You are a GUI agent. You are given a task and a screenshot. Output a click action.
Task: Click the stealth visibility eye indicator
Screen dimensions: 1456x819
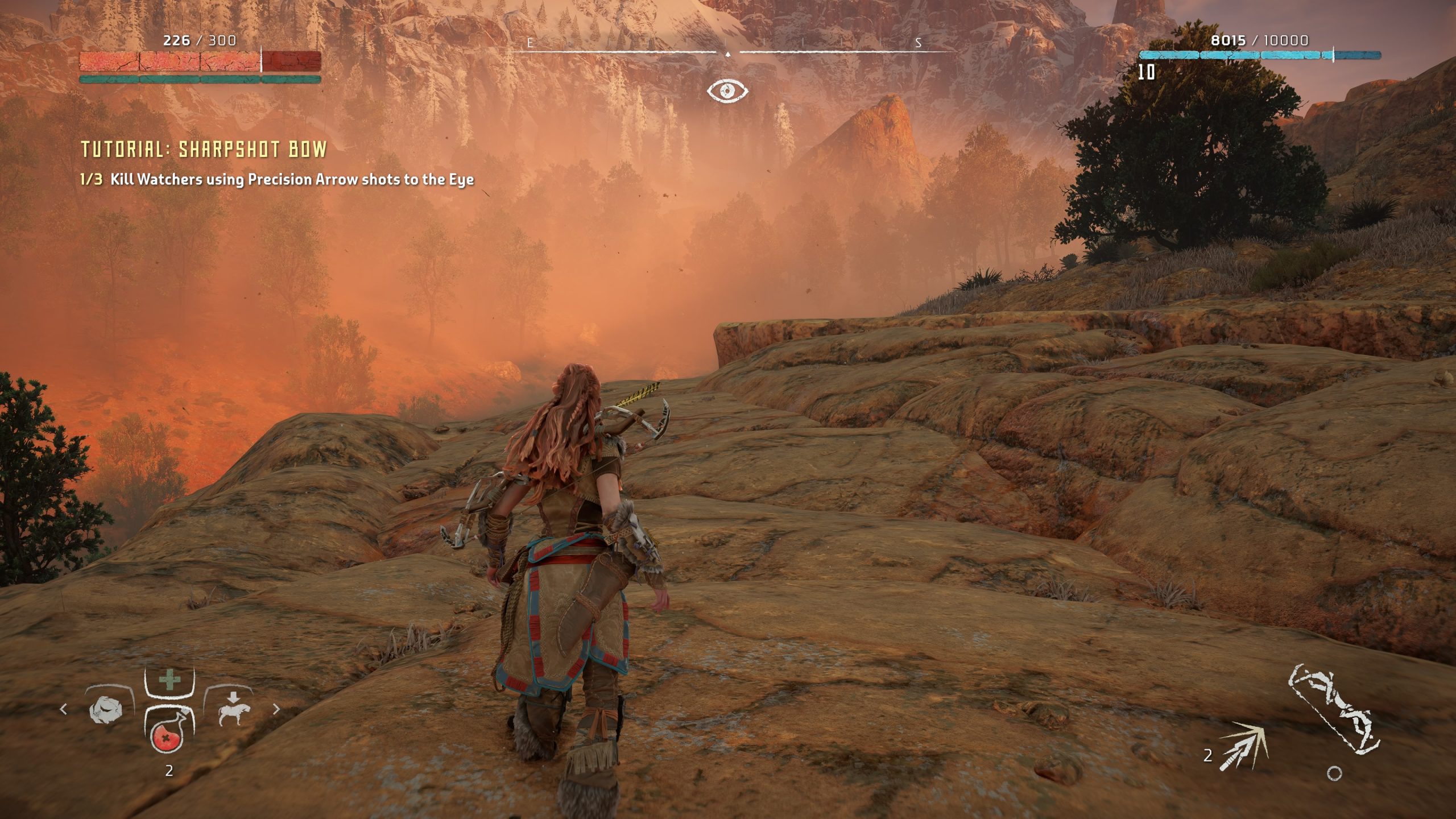[727, 90]
